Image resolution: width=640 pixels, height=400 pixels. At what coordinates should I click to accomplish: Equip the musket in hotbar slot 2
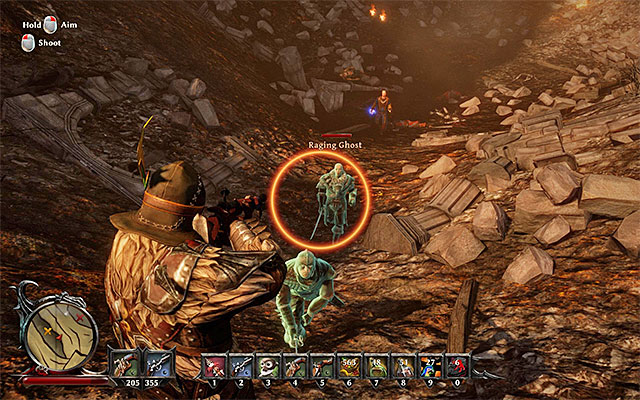(240, 366)
